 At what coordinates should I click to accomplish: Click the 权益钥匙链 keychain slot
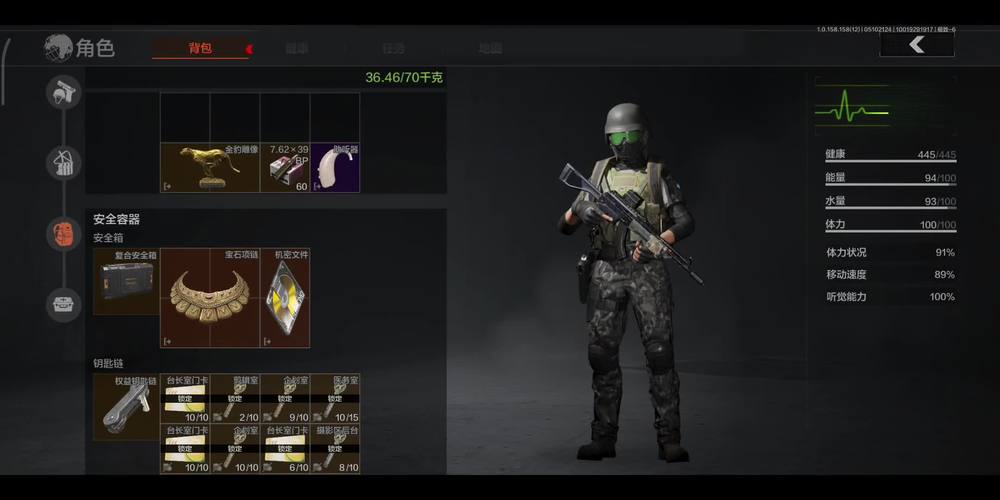pos(126,407)
